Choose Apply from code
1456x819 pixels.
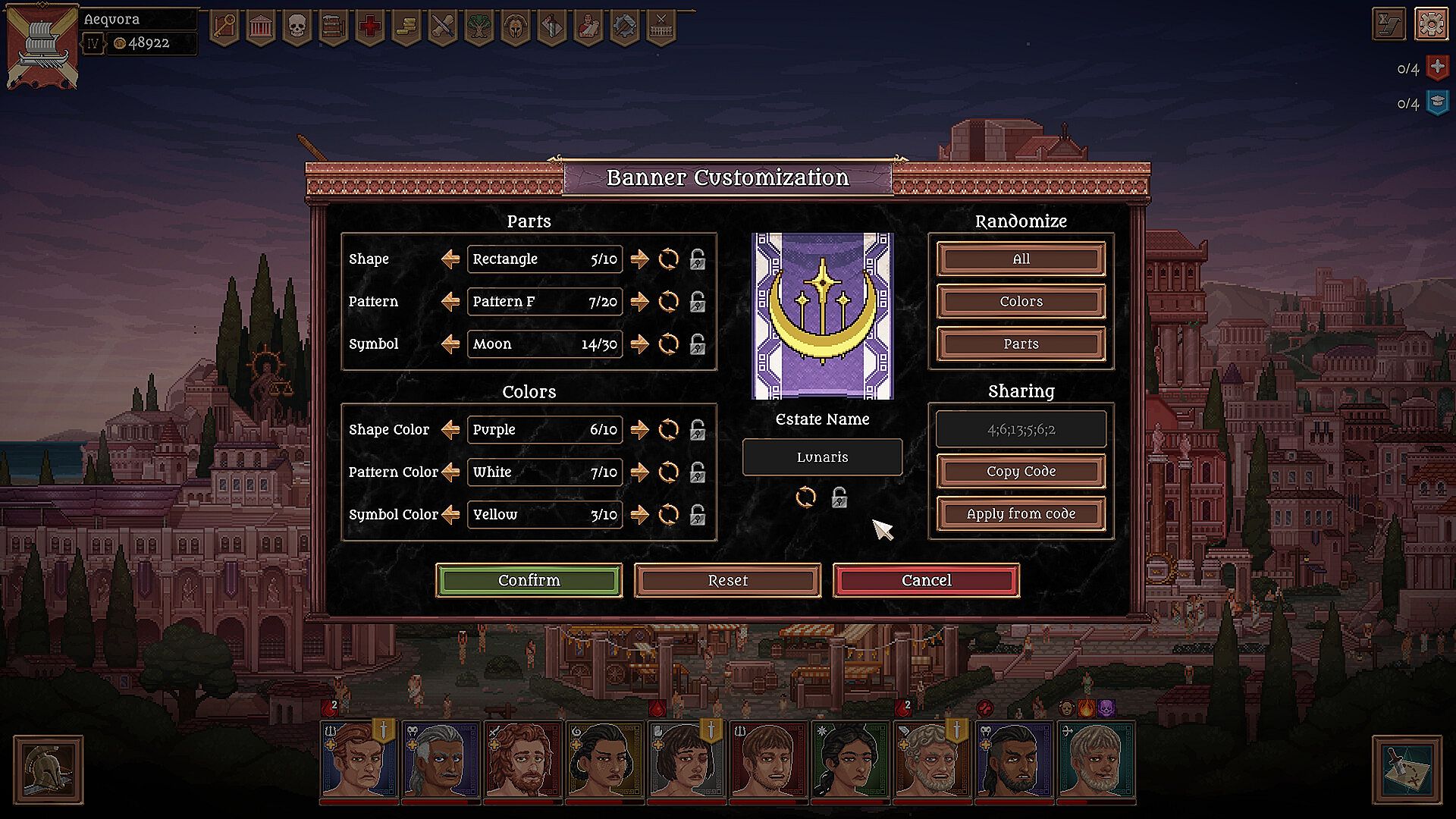tap(1021, 513)
